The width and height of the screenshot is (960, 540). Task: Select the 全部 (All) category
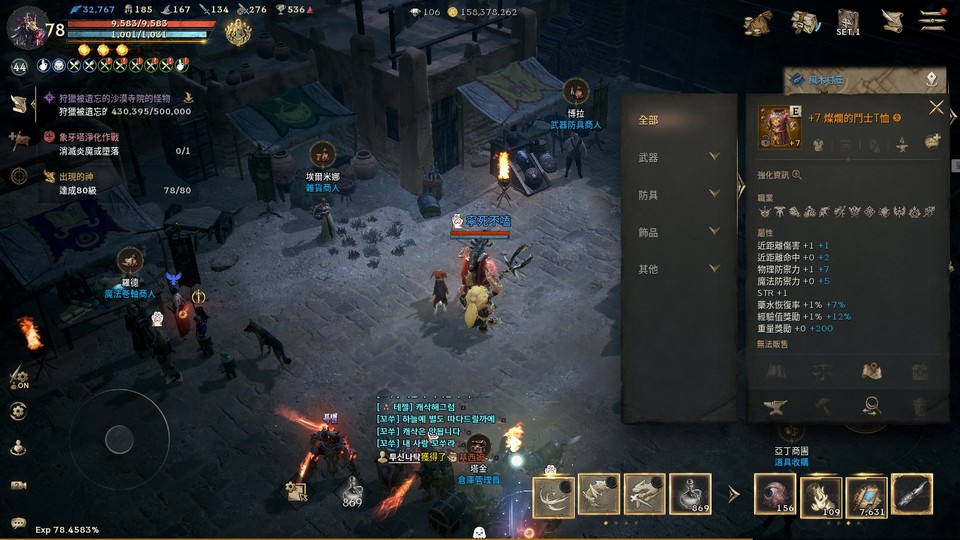649,120
